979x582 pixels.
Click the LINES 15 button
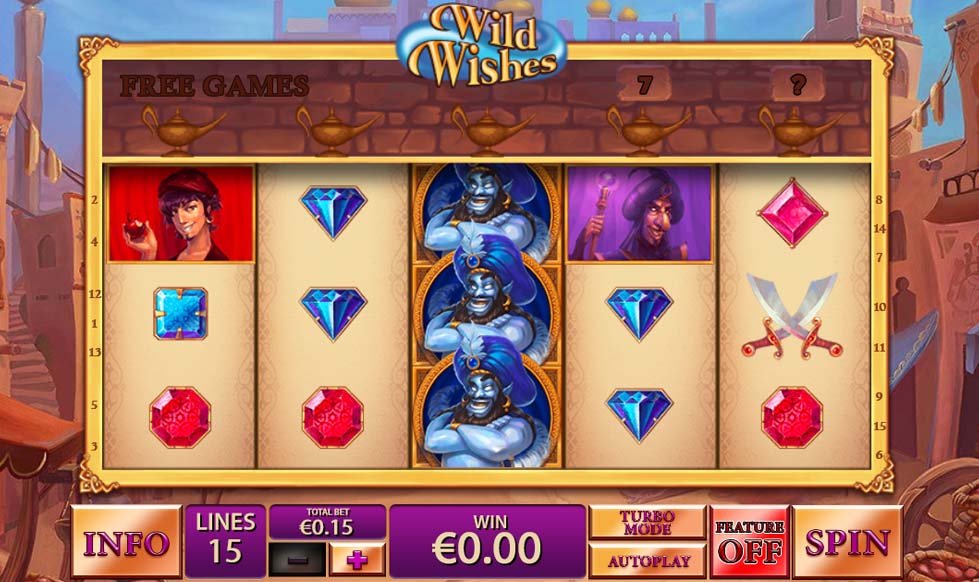[x=225, y=540]
